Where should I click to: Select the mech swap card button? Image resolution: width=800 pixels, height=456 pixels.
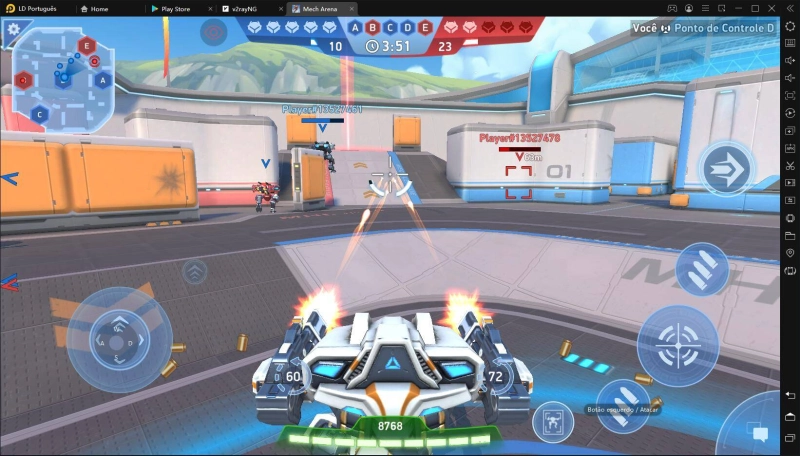(552, 421)
